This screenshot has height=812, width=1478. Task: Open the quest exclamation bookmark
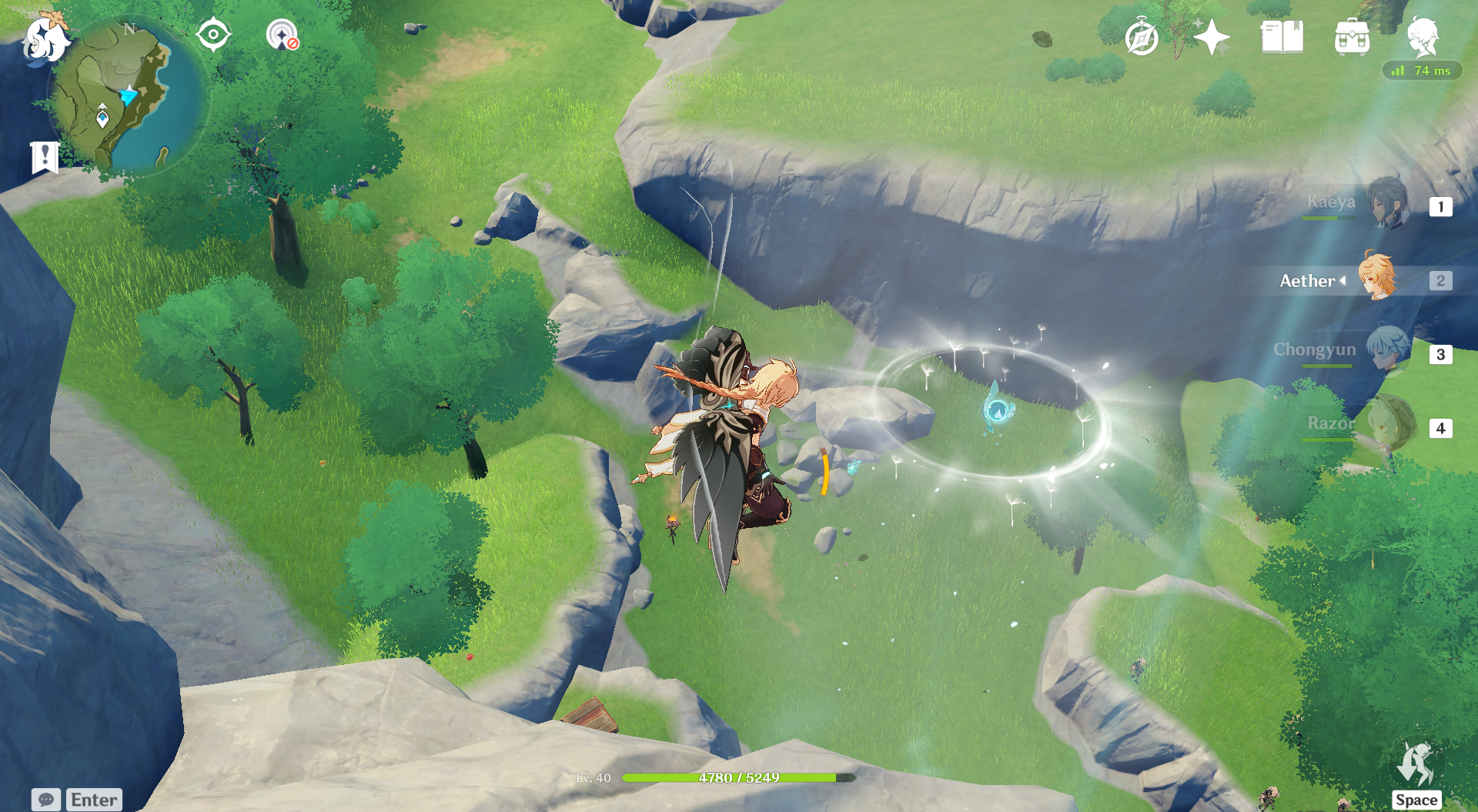45,158
